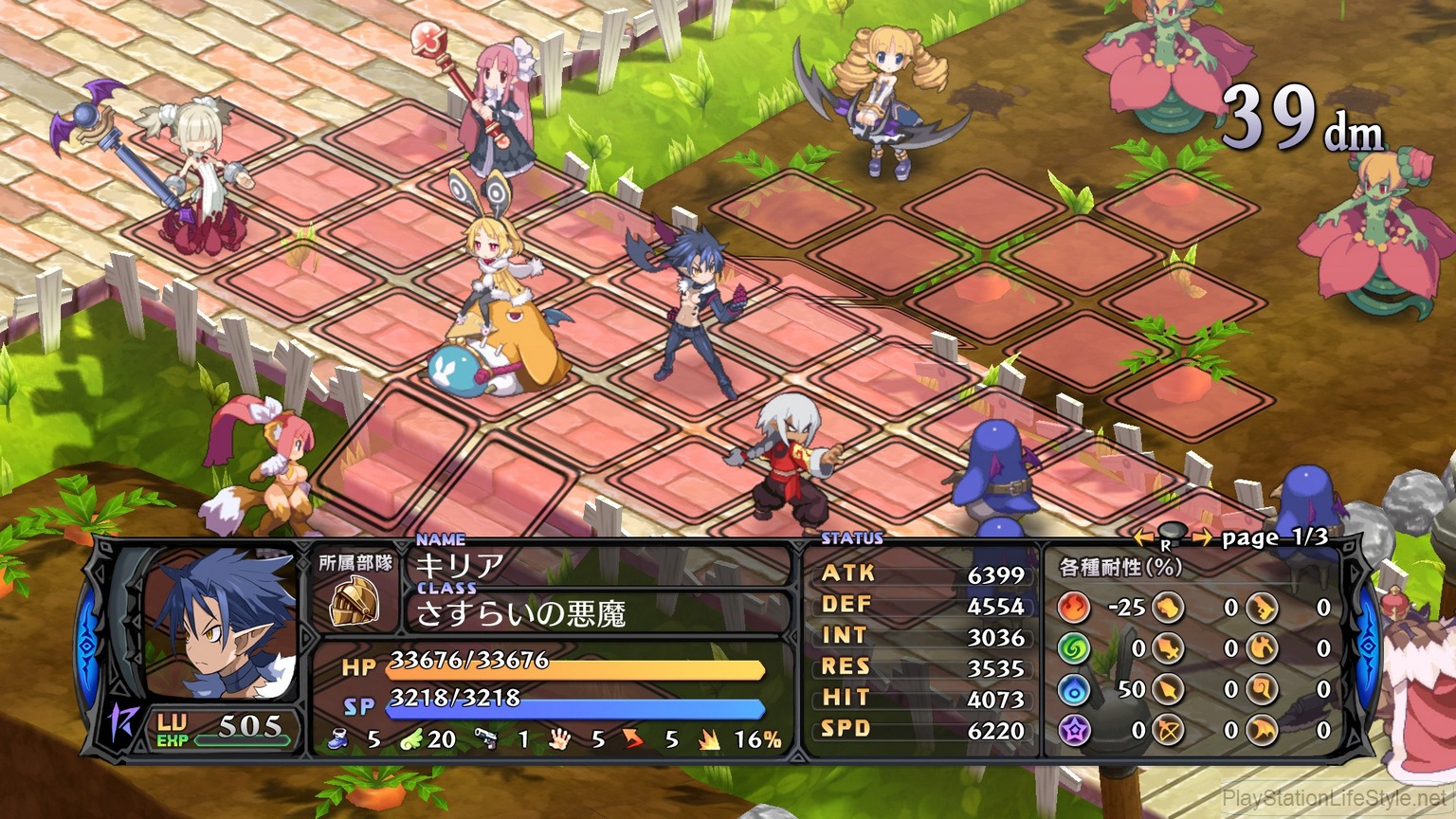
Task: Click the fist mastery icon
Action: [x=1168, y=607]
